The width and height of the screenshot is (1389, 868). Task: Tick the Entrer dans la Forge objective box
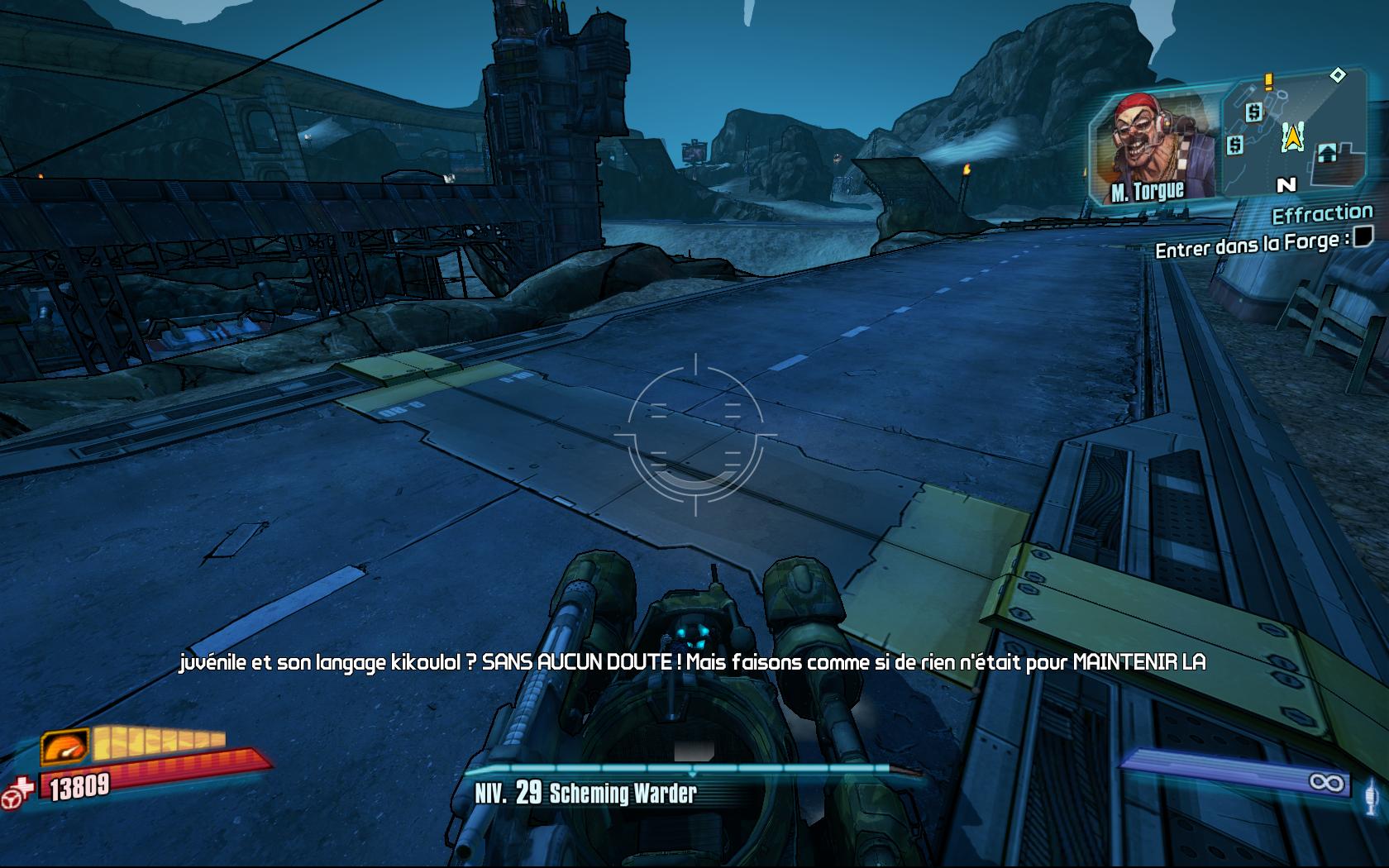point(1363,237)
